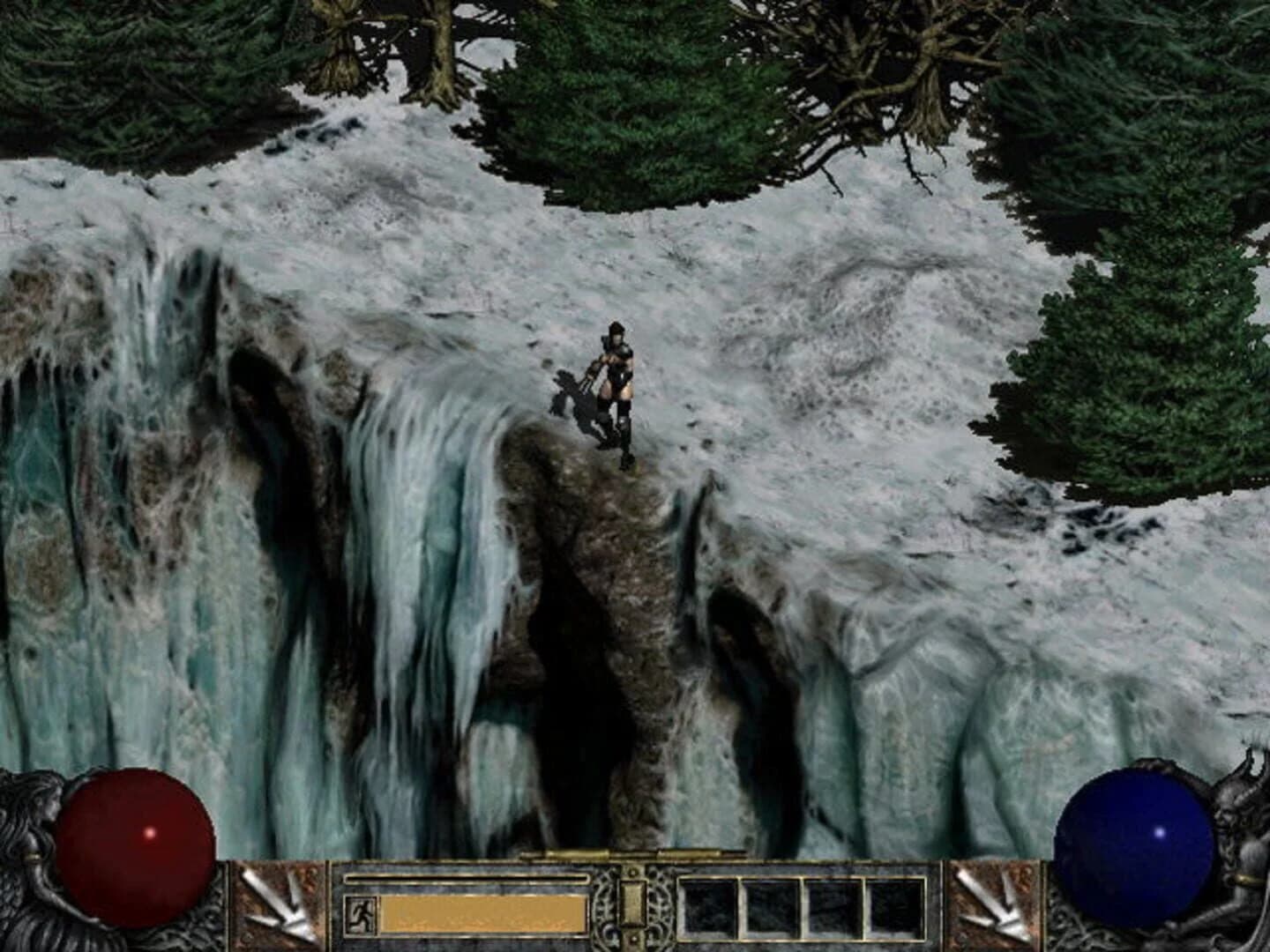Click the center clasp on the control panel

point(633,905)
